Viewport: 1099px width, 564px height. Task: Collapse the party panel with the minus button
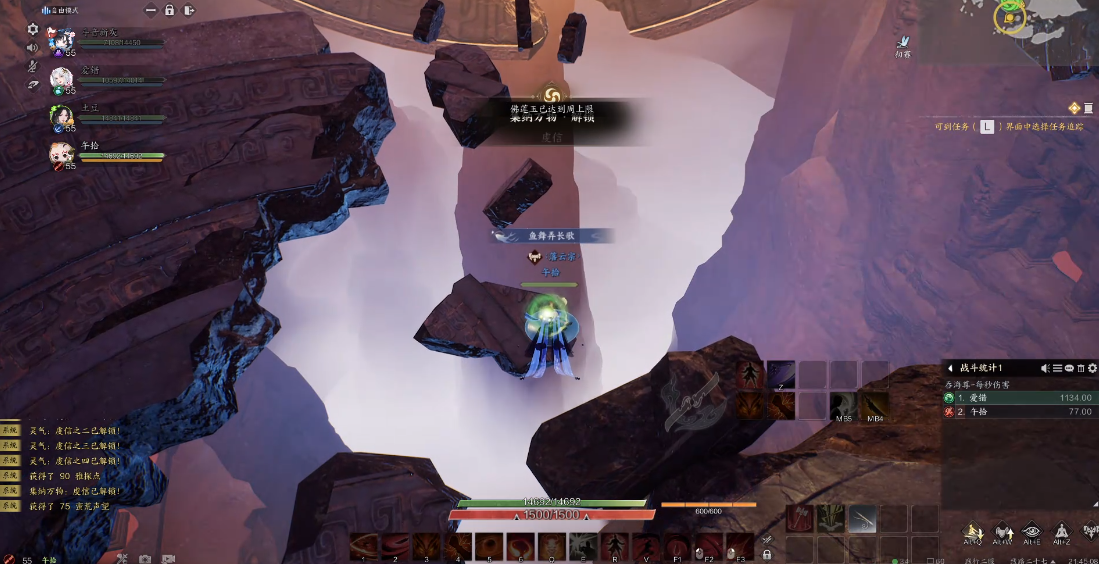pyautogui.click(x=150, y=10)
